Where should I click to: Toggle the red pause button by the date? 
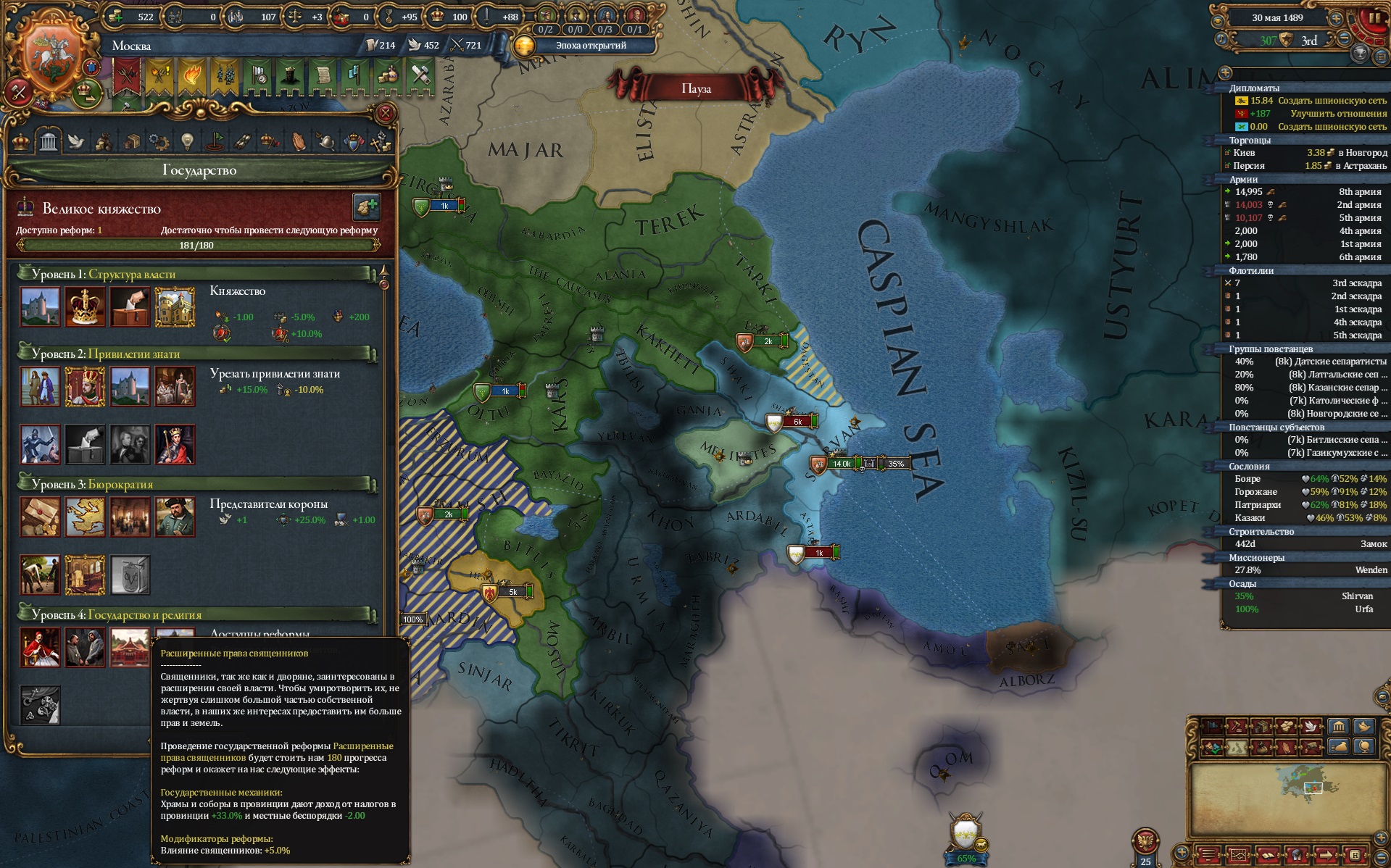pos(1374,18)
